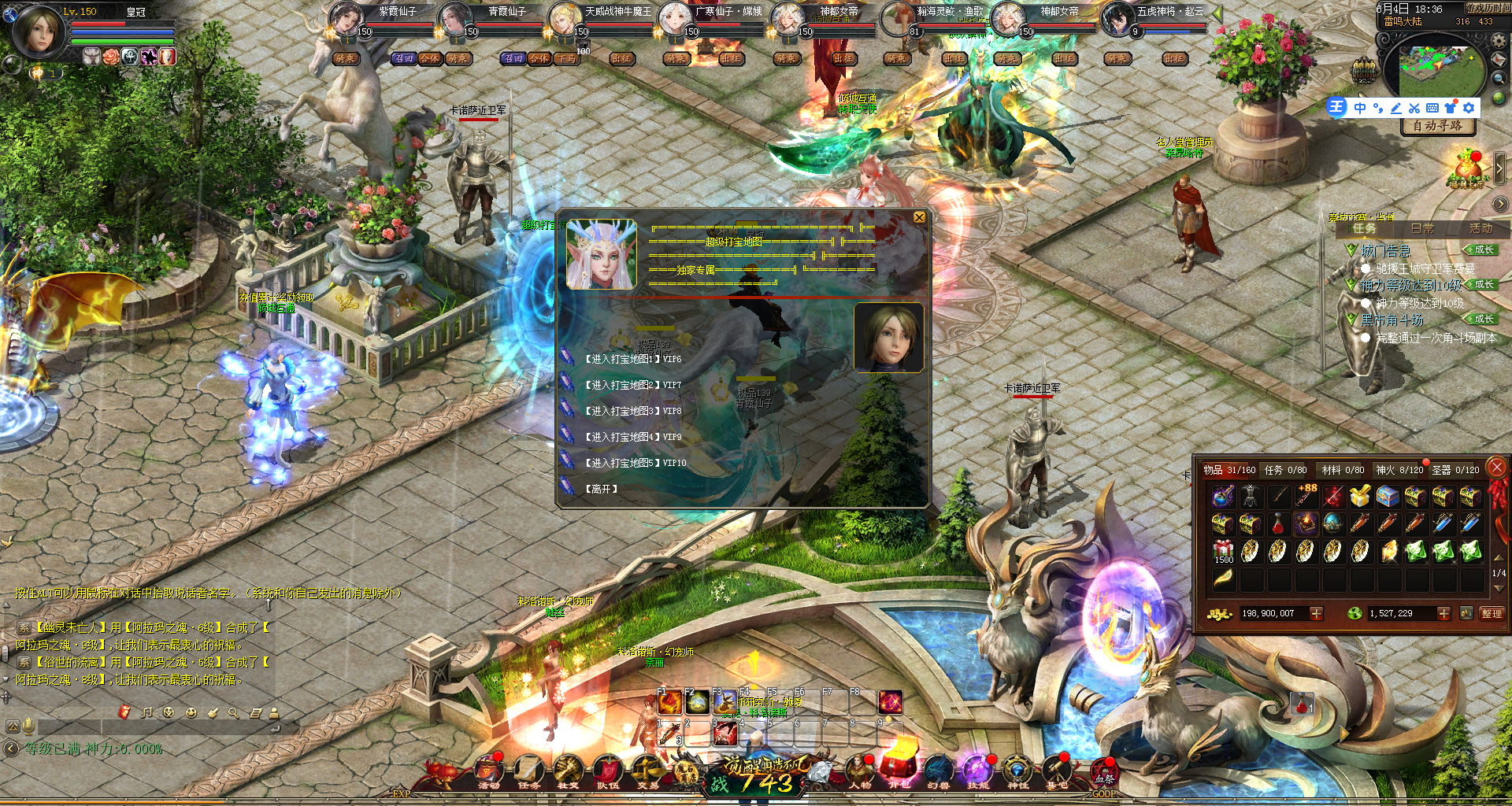The image size is (1512, 806).
Task: Select the yellow ribbon gift box item
Action: click(1359, 497)
